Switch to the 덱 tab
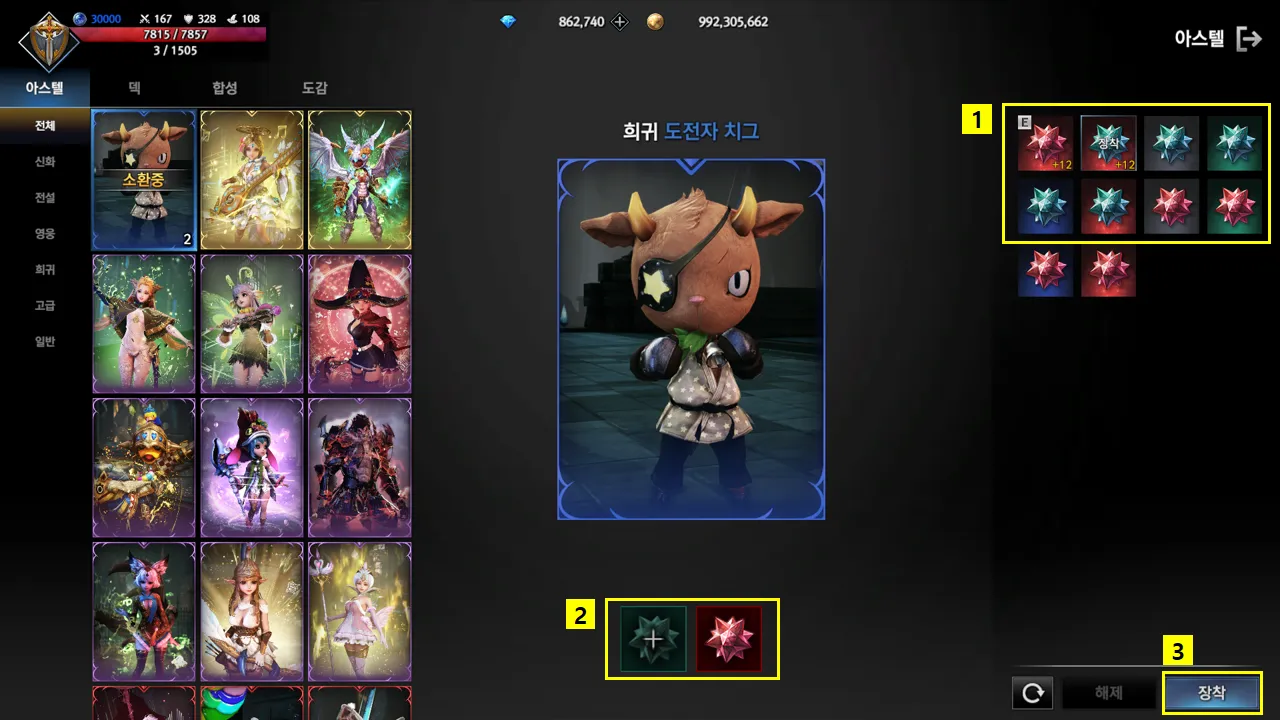The height and width of the screenshot is (720, 1280). (134, 88)
